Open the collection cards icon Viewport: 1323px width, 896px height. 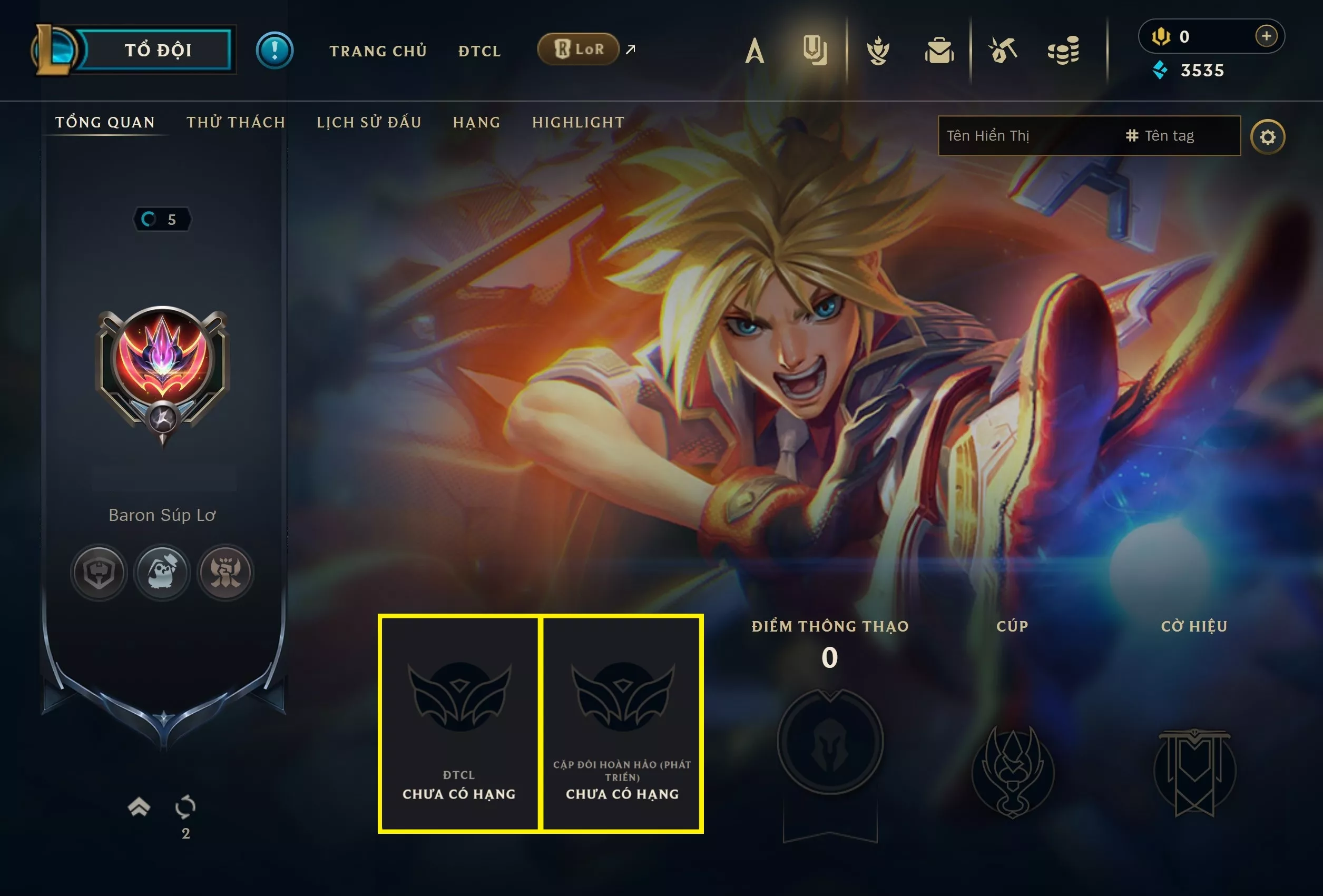[815, 50]
